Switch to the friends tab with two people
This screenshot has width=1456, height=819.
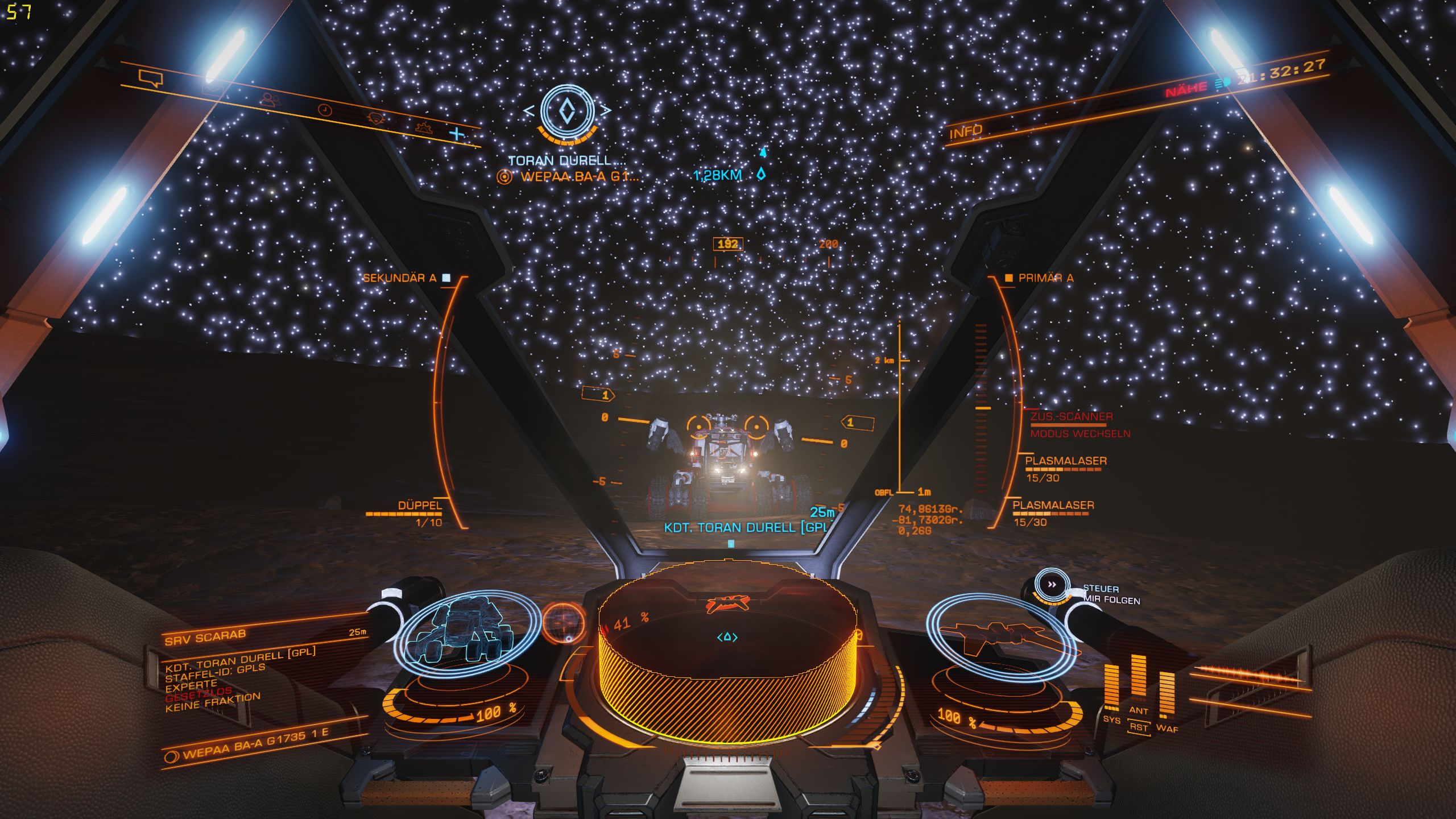(x=272, y=100)
